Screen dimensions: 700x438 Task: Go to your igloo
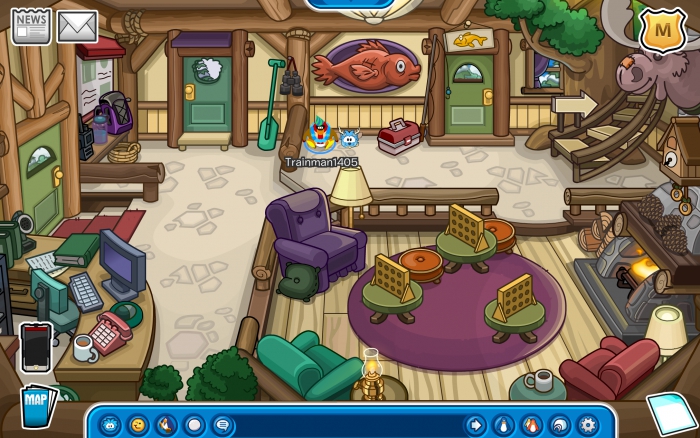click(x=559, y=424)
